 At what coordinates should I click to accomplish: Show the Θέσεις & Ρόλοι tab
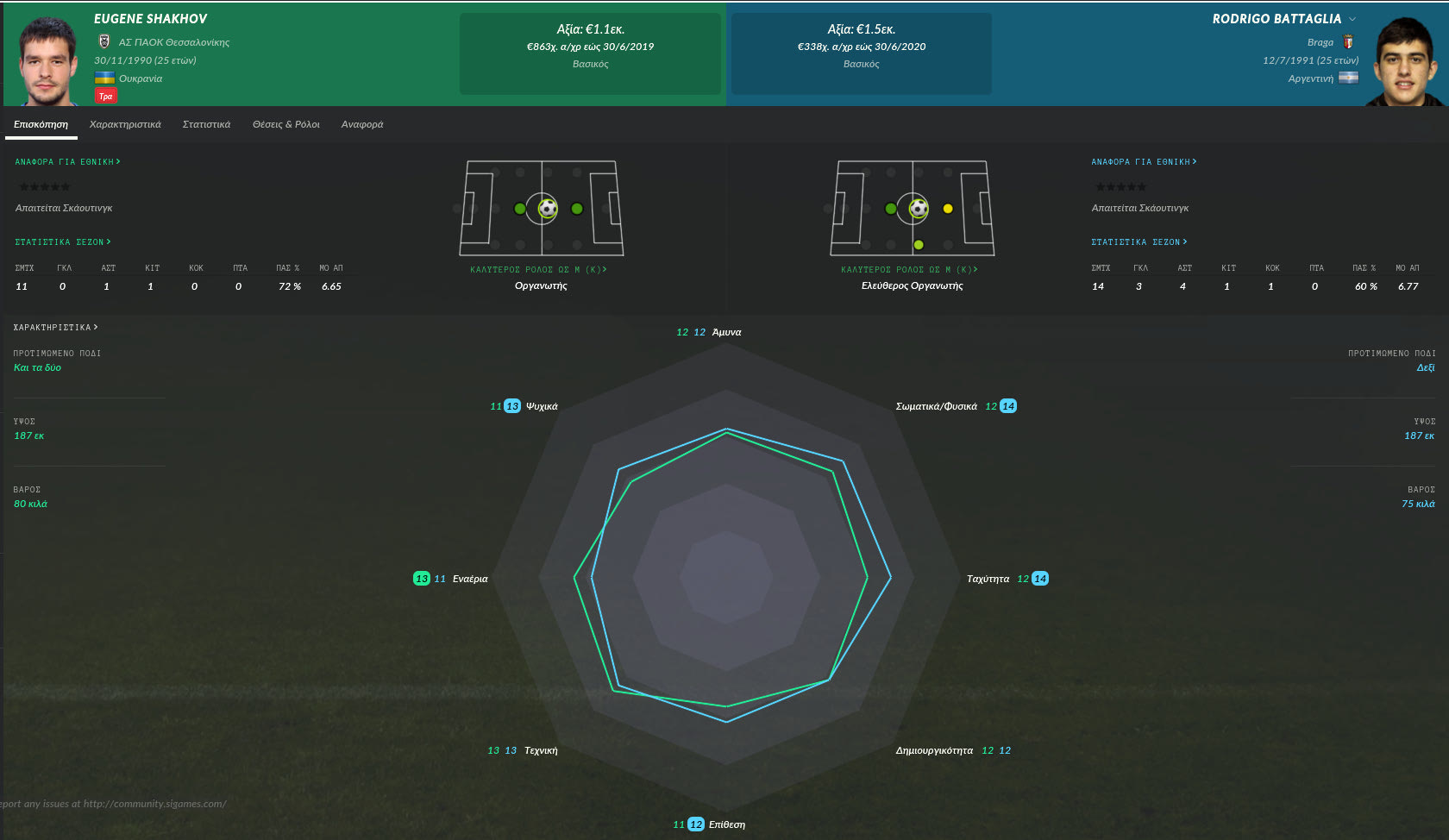(x=285, y=124)
